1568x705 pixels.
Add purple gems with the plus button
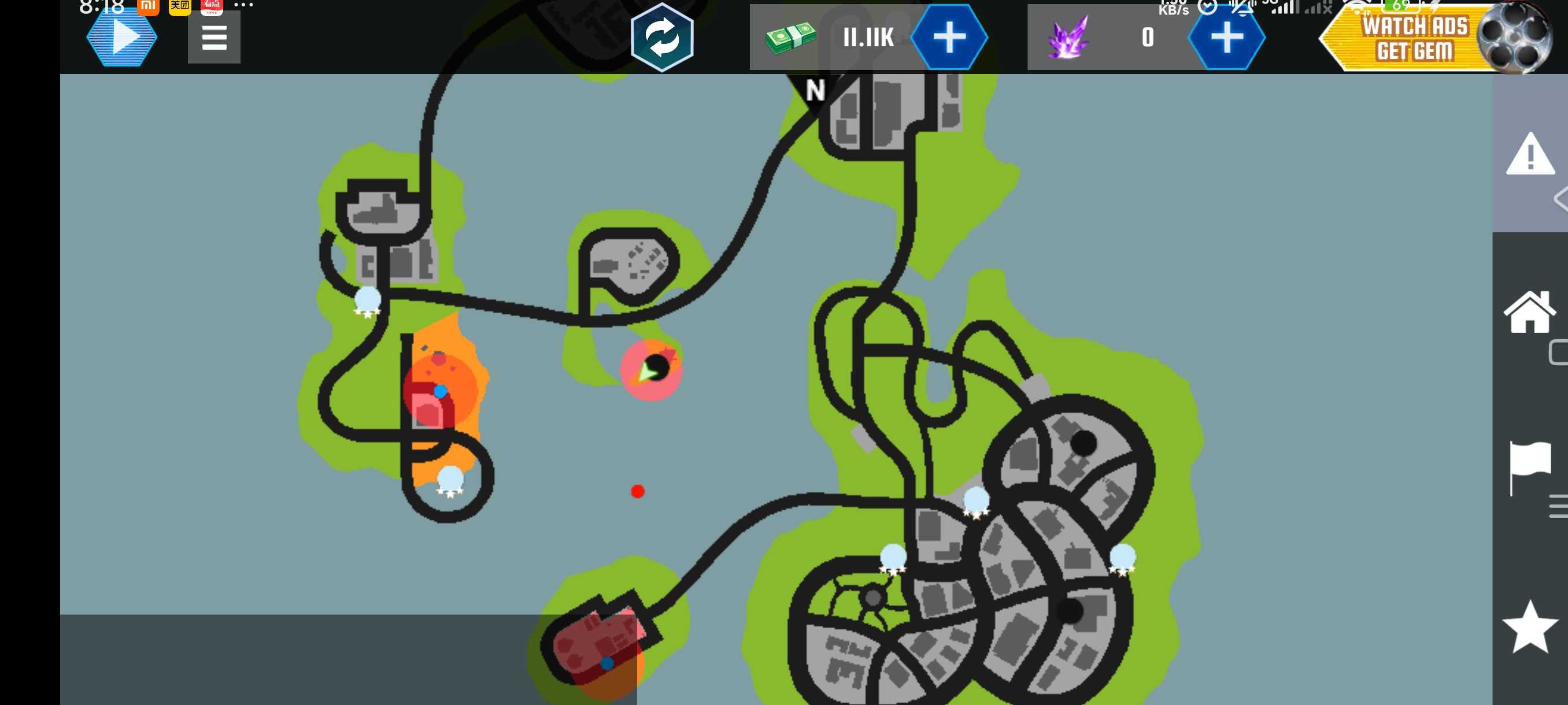click(x=1226, y=38)
